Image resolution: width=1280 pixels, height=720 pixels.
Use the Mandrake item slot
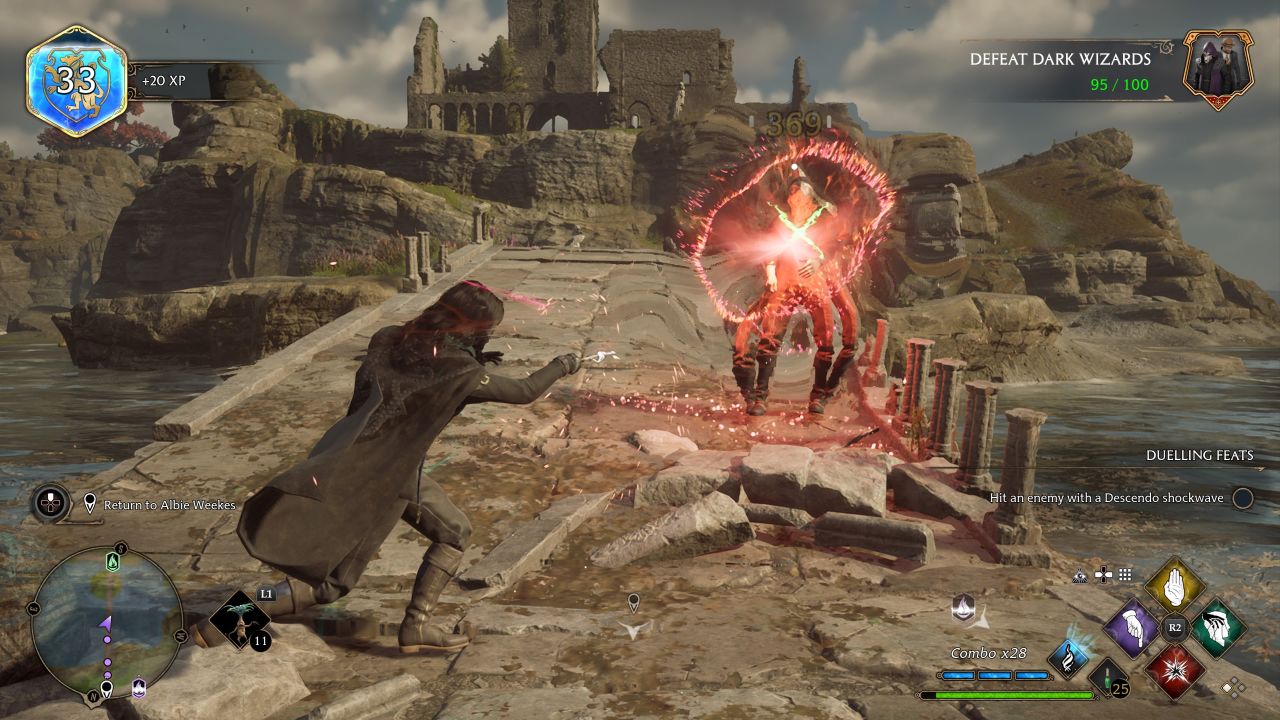(x=241, y=619)
